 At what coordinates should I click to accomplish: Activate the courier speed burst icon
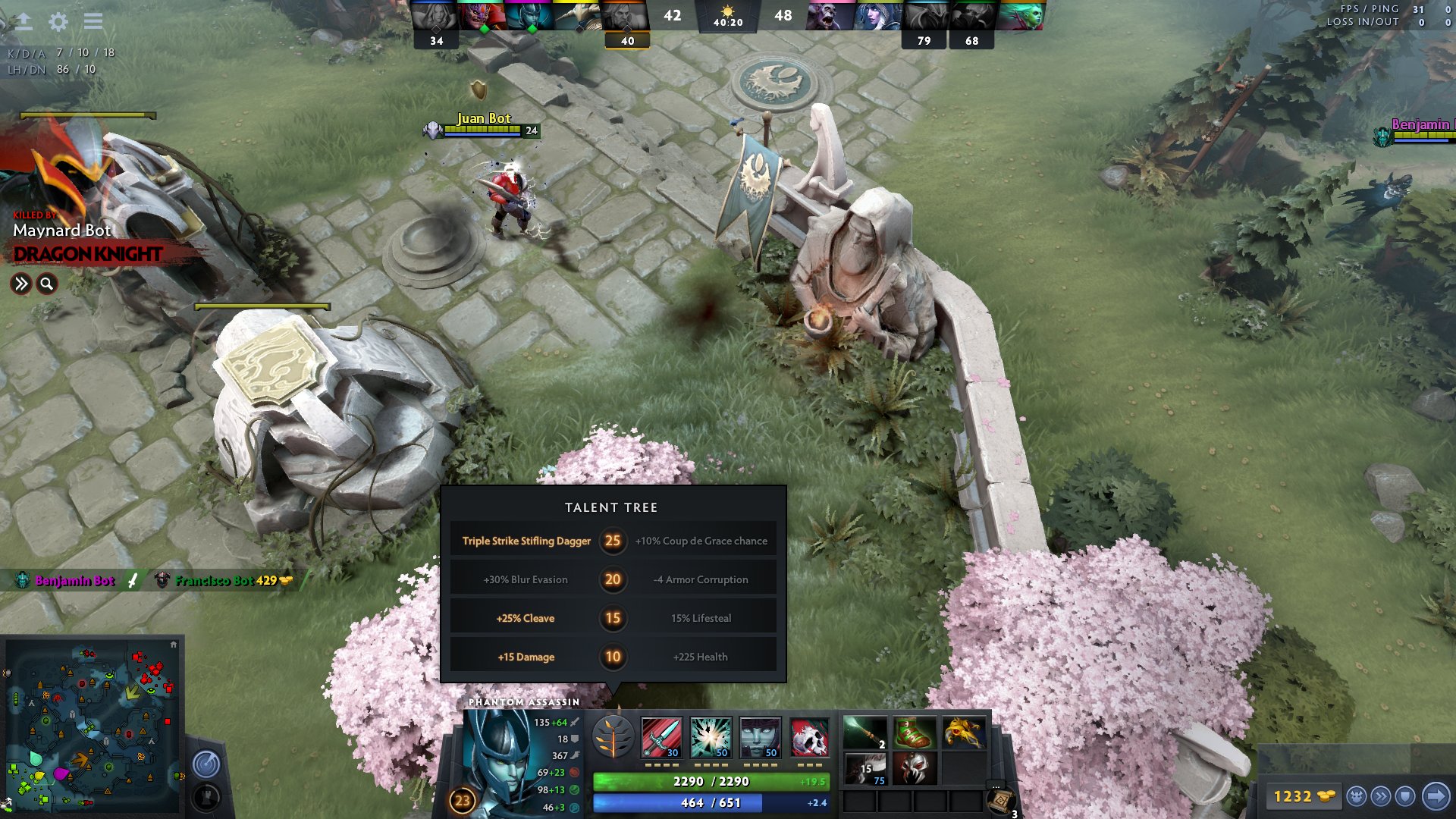(x=1380, y=796)
